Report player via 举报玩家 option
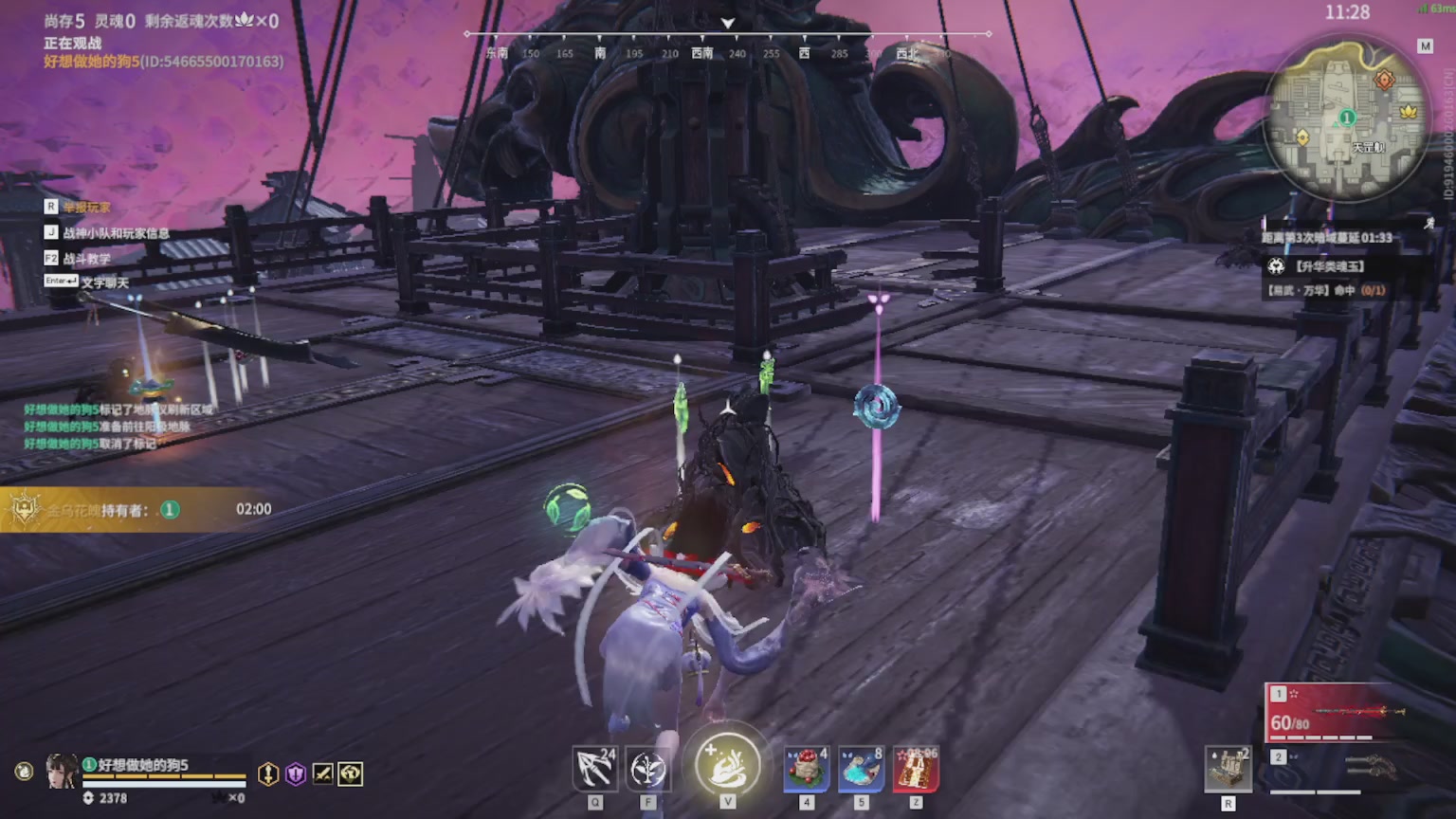Viewport: 1456px width, 819px height. [86, 207]
